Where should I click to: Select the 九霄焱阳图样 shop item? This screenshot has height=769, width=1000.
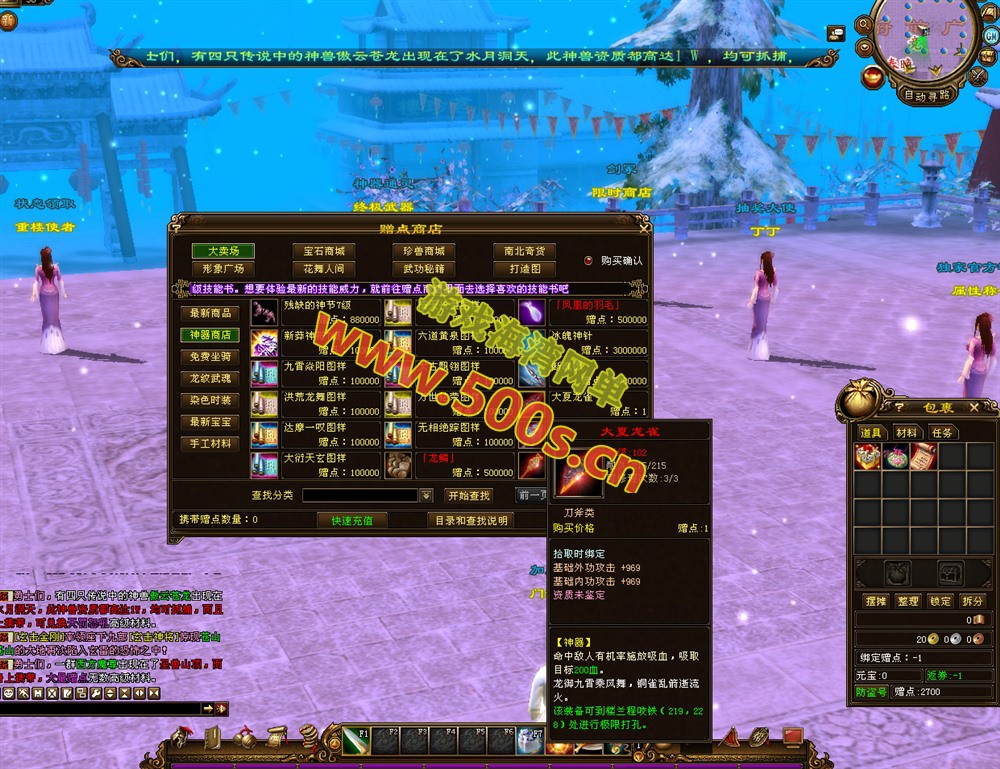(314, 373)
